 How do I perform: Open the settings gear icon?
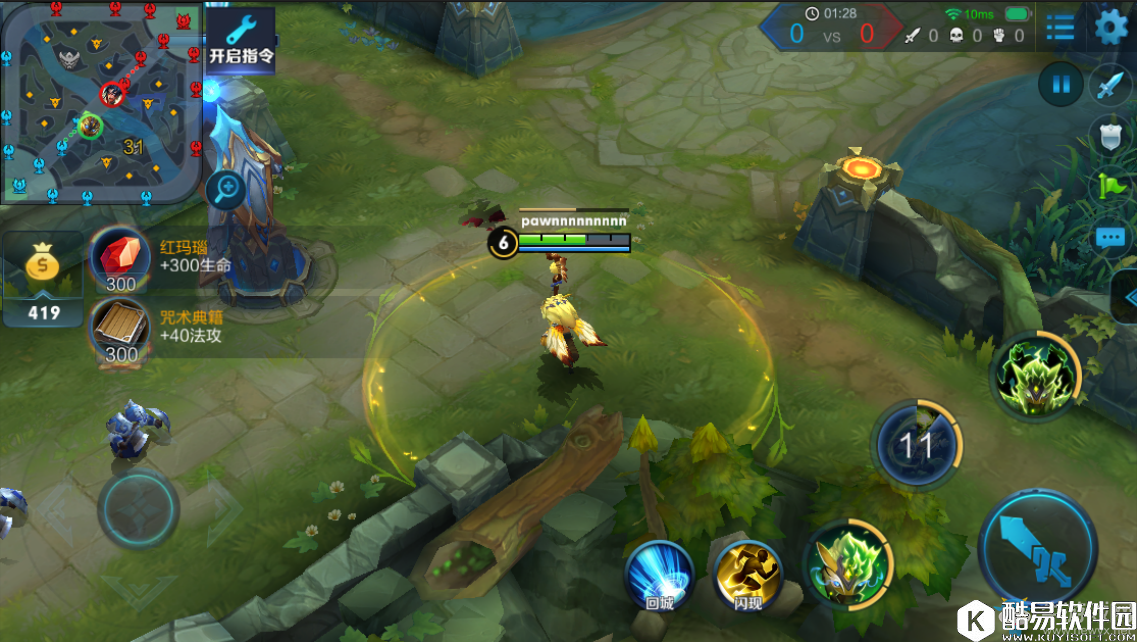1110,27
